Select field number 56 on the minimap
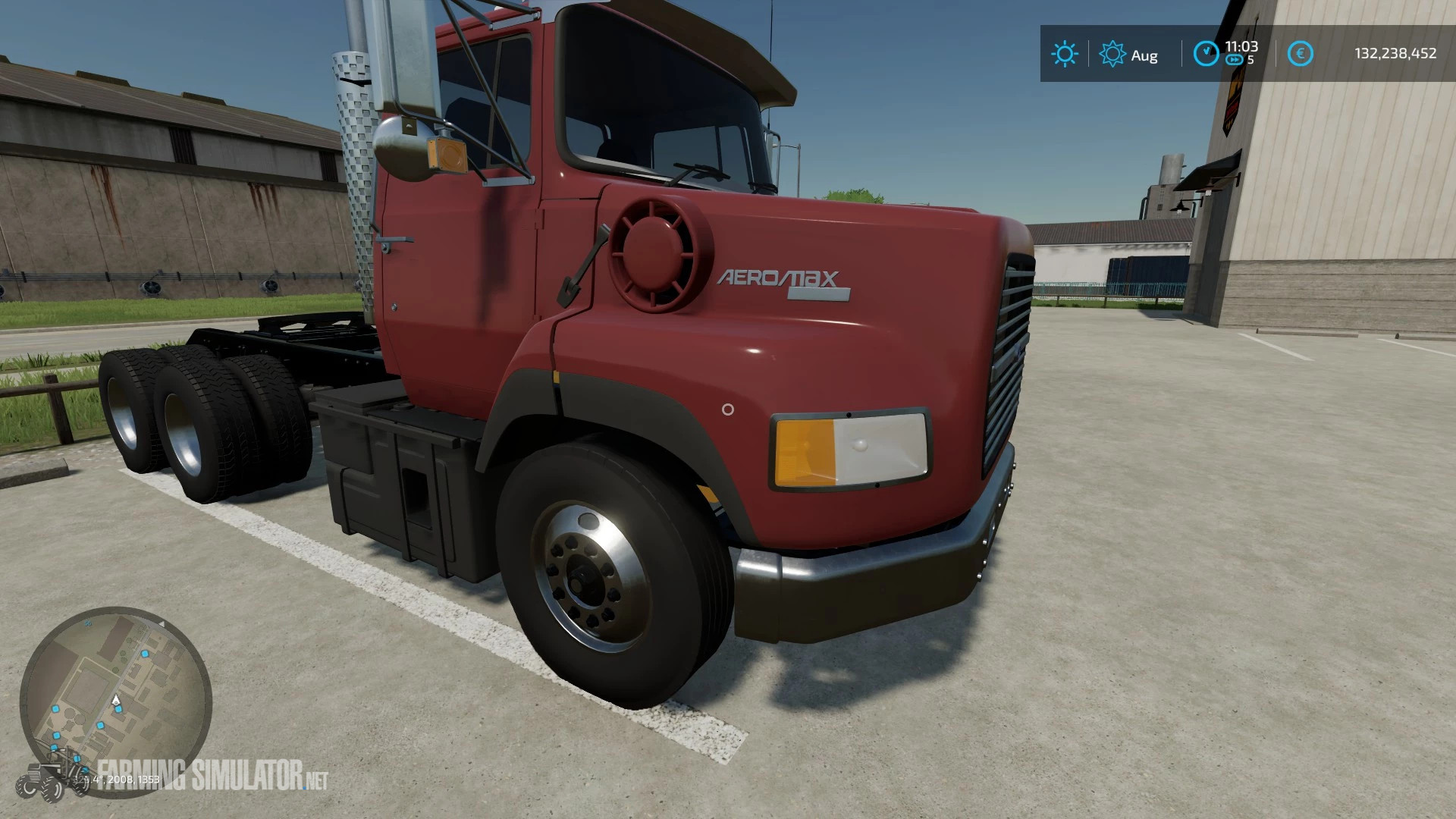Screen dimensions: 1456x819 [87, 623]
